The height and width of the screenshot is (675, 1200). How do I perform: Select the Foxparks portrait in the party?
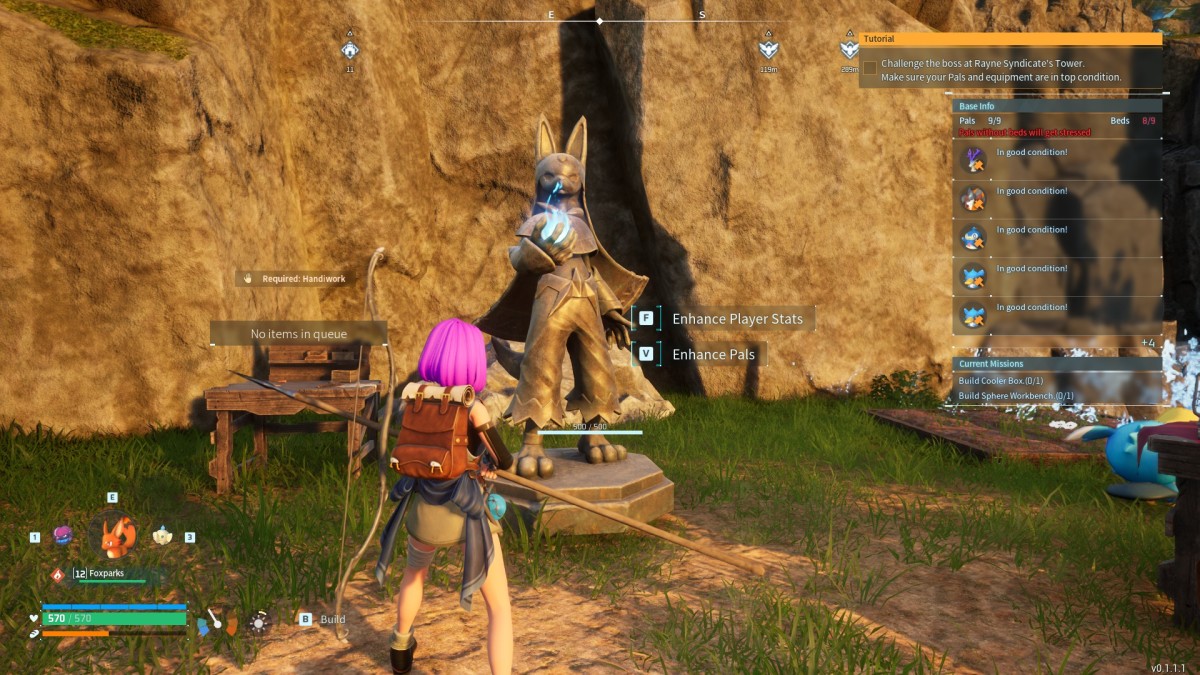pyautogui.click(x=118, y=537)
